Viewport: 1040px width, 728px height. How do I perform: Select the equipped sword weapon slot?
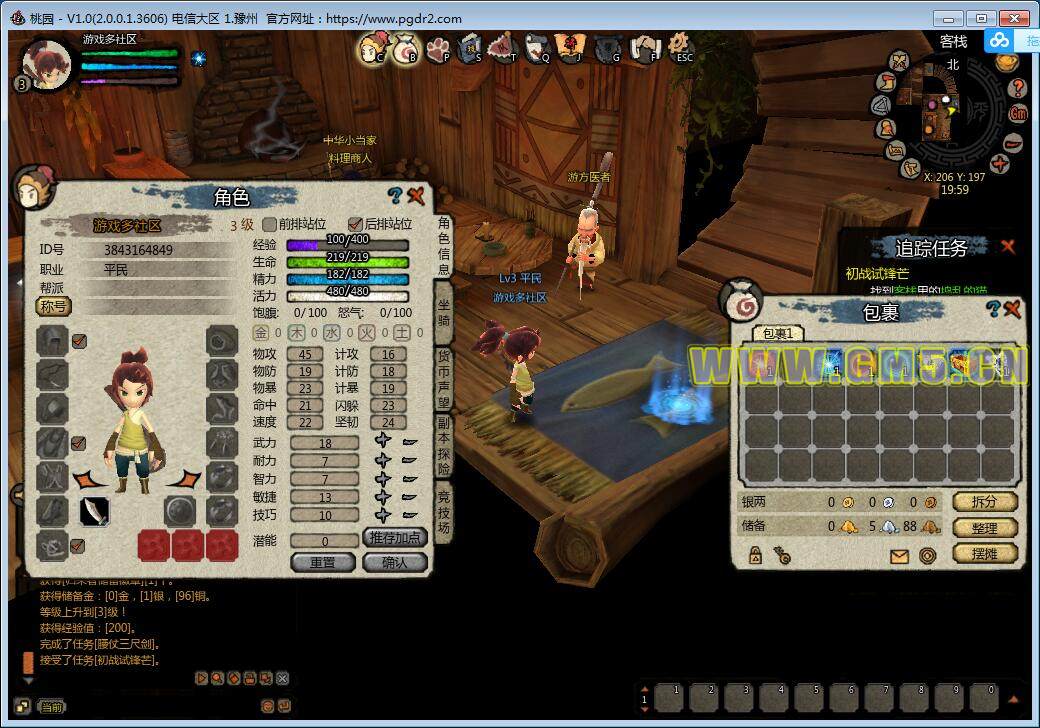[x=95, y=512]
